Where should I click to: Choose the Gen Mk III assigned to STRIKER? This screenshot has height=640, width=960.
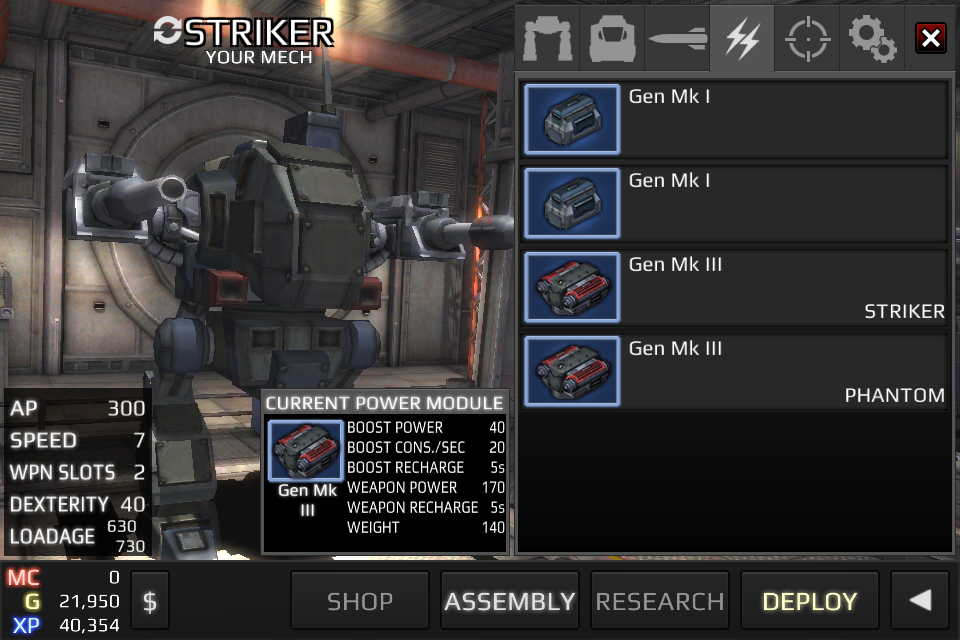[x=735, y=287]
